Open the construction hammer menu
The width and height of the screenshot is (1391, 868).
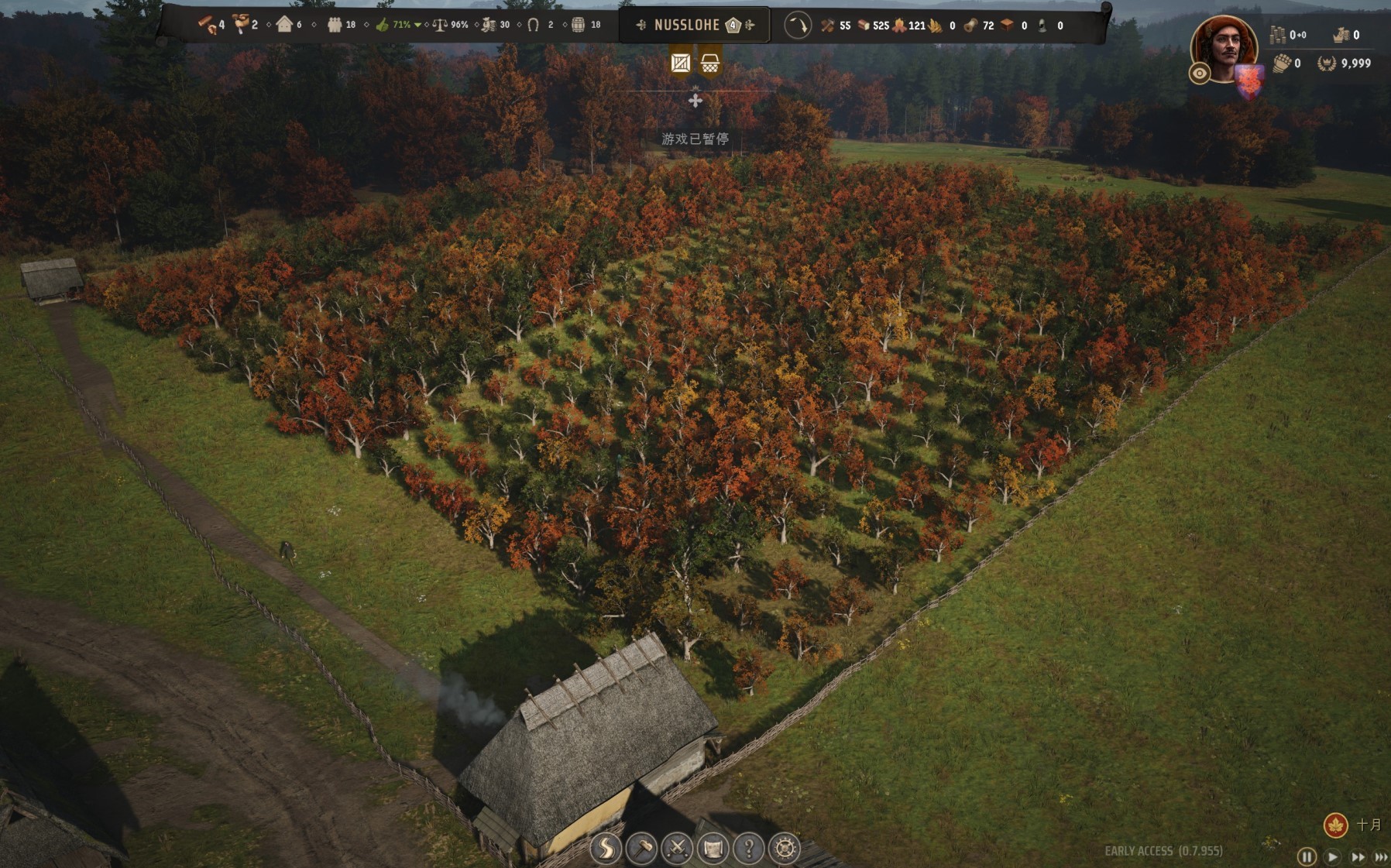pos(641,849)
